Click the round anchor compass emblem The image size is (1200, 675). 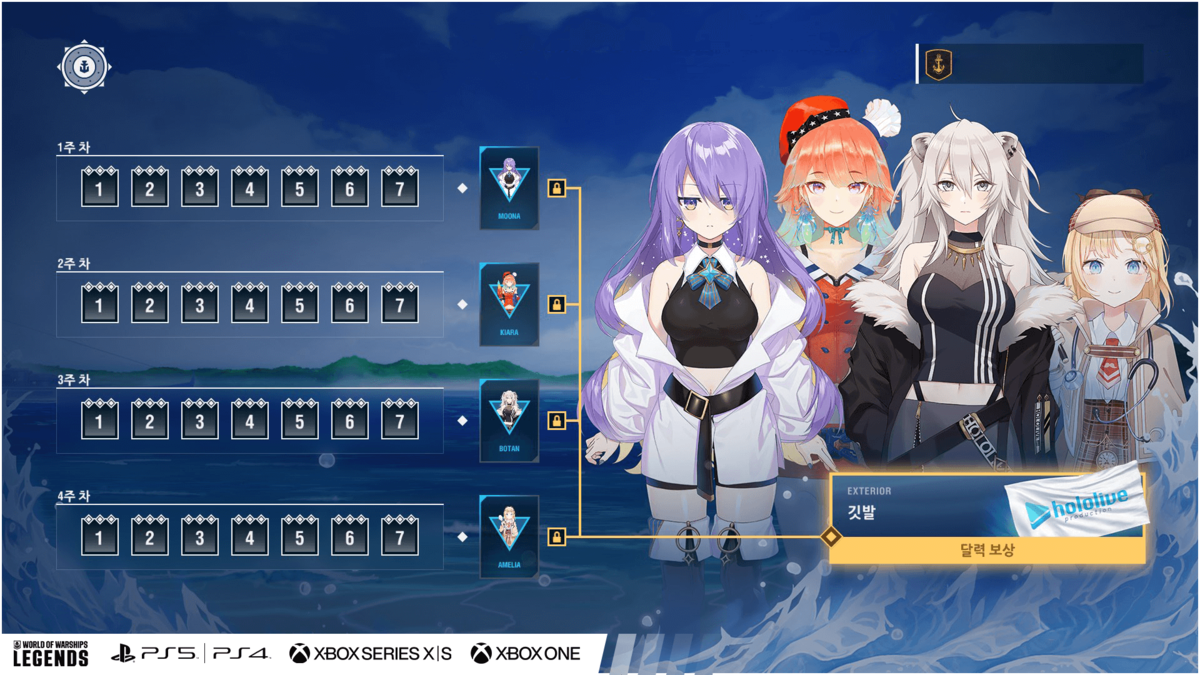84,68
